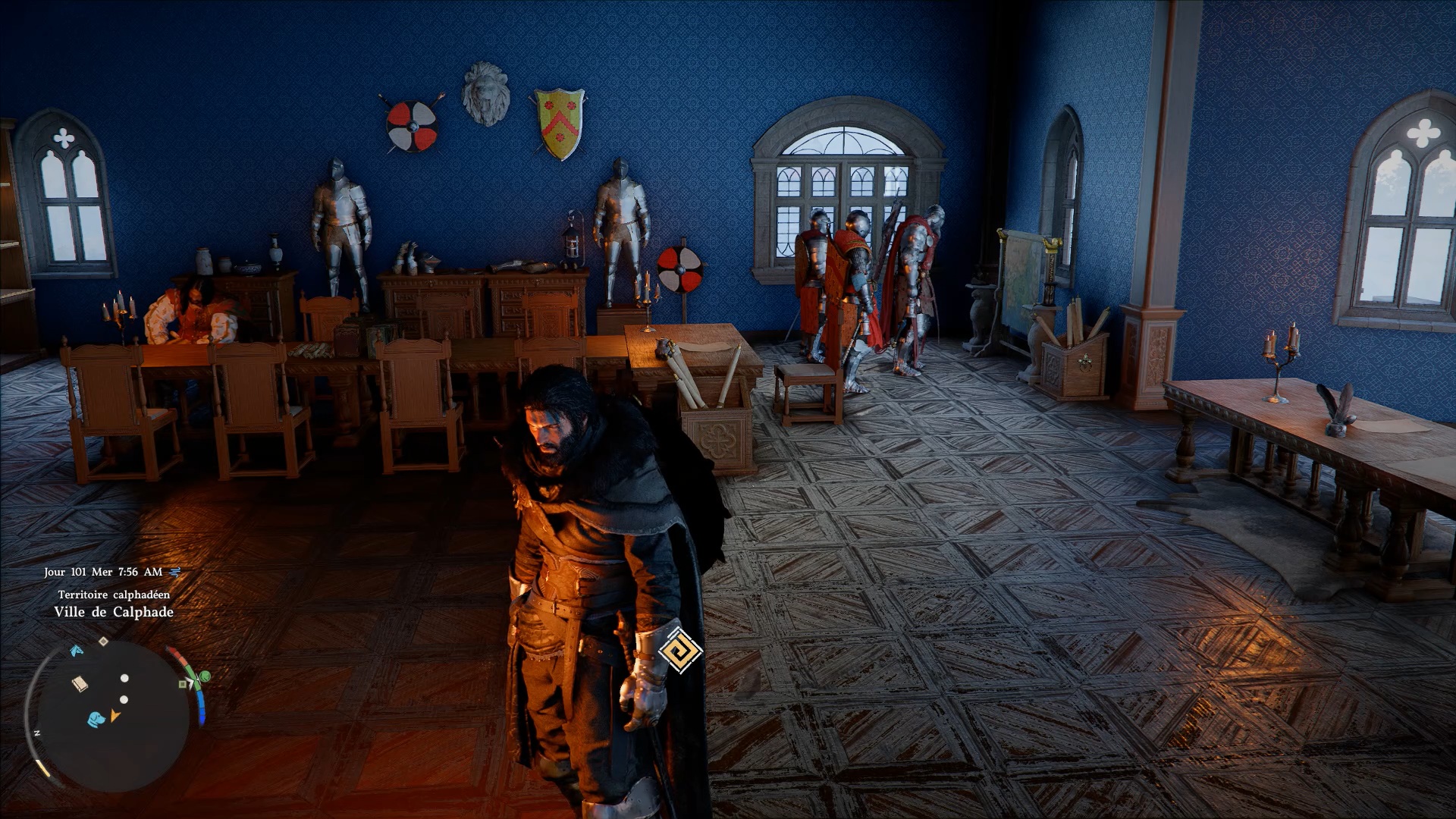Click the orange player arrow on the minimap
The height and width of the screenshot is (819, 1456).
tap(115, 715)
